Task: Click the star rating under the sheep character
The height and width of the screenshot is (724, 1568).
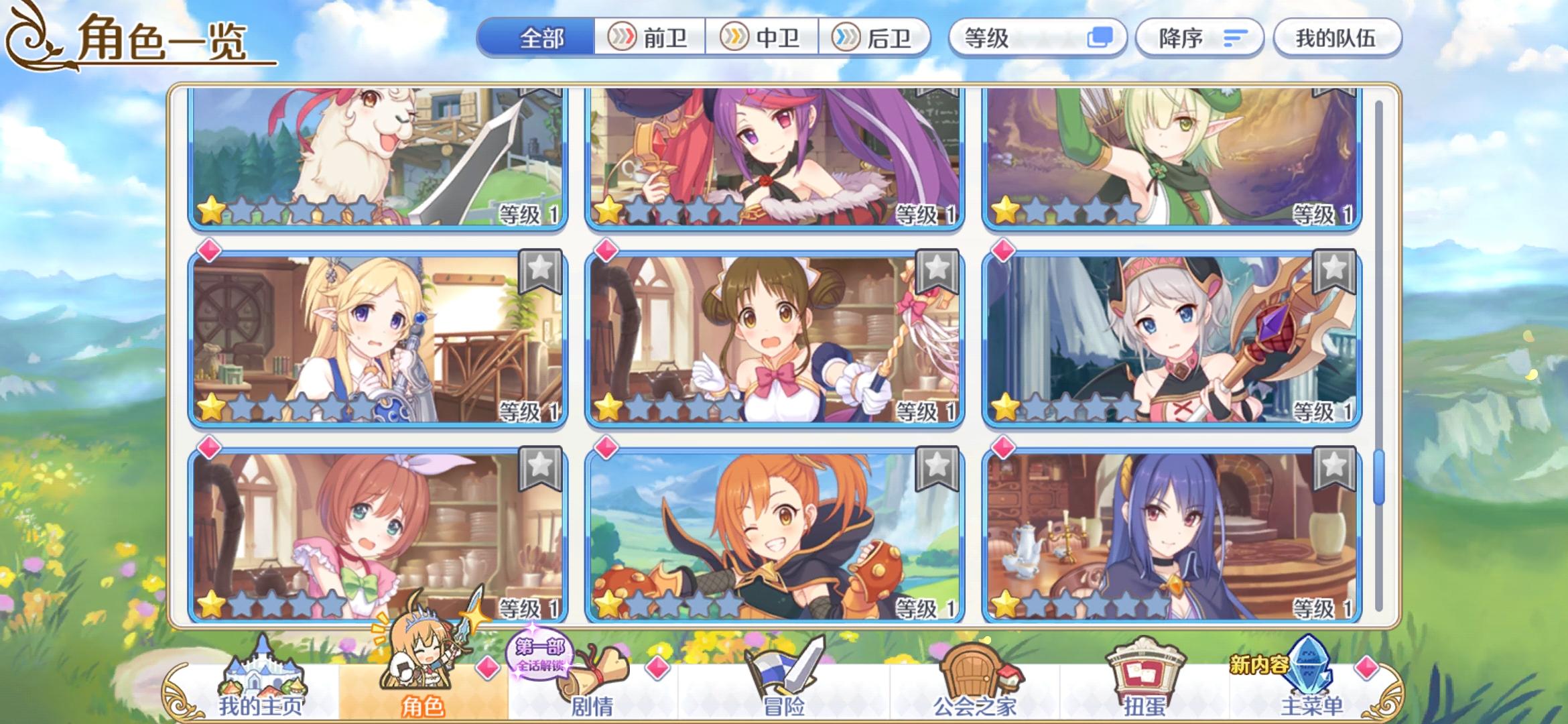Action: (x=281, y=210)
